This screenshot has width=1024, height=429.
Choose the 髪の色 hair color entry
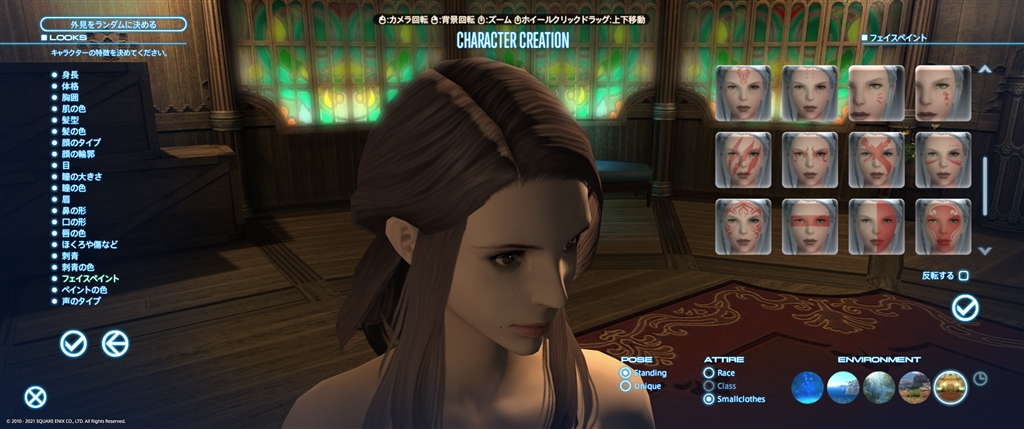pyautogui.click(x=72, y=131)
